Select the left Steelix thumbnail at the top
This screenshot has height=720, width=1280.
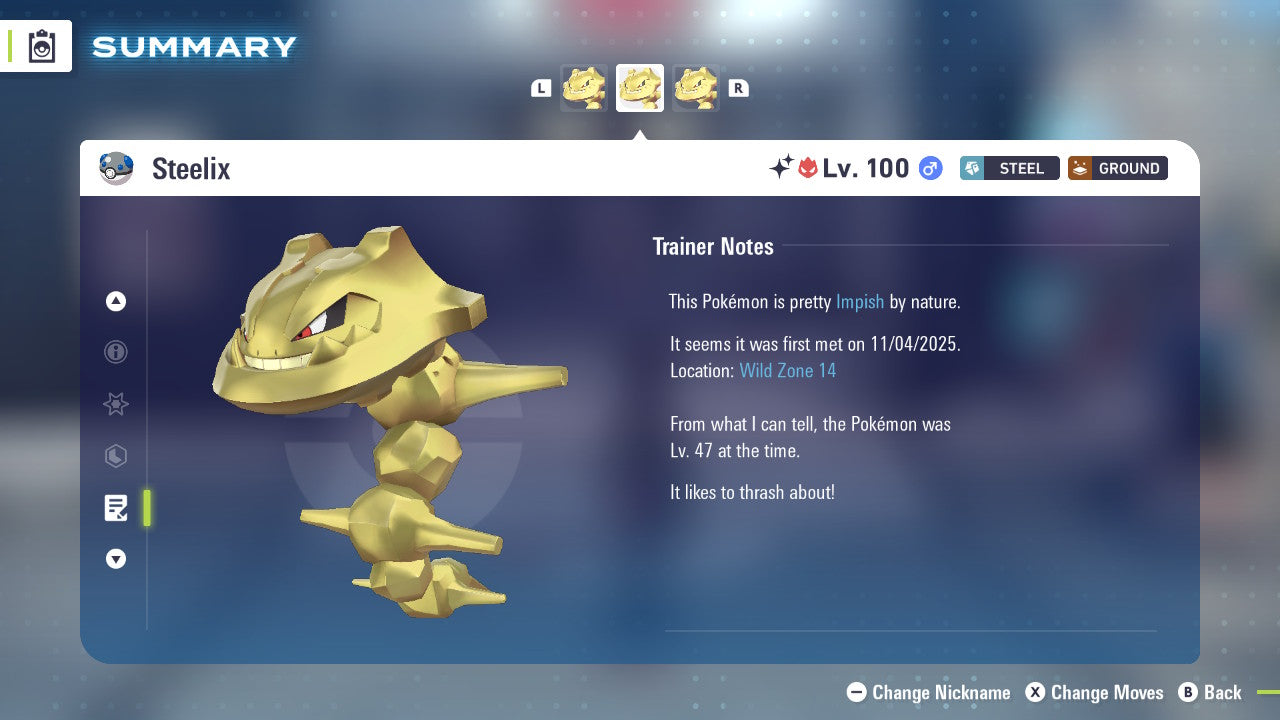click(x=584, y=87)
